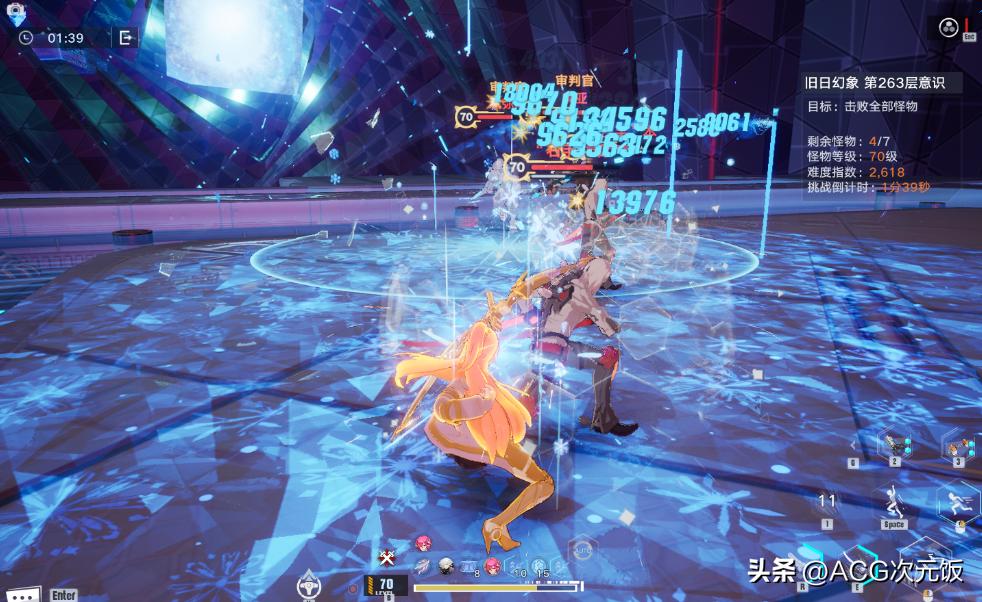The height and width of the screenshot is (602, 982).
Task: Open the three-dot menu at top right
Action: click(x=948, y=28)
